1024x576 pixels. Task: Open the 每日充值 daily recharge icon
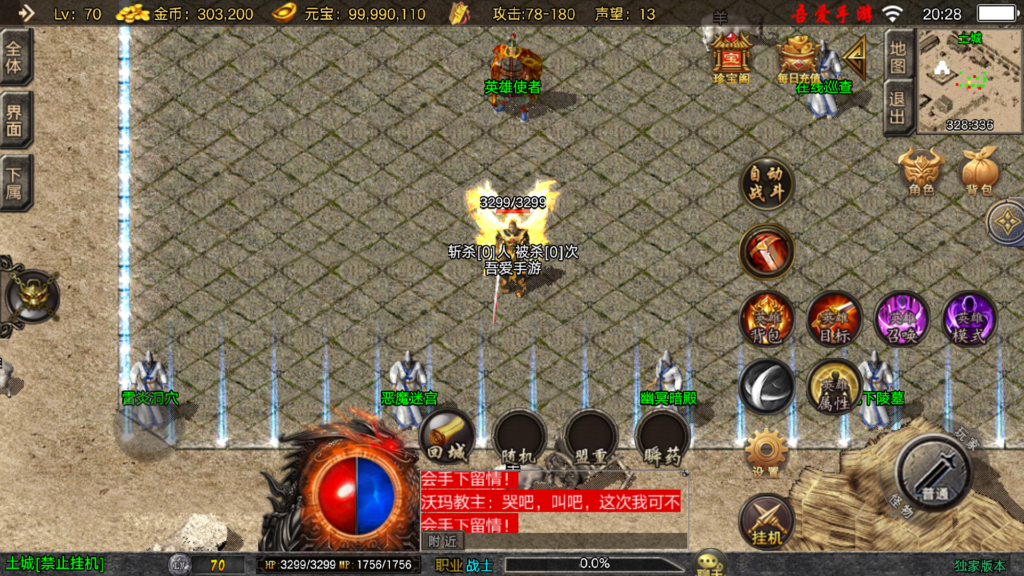[x=797, y=58]
